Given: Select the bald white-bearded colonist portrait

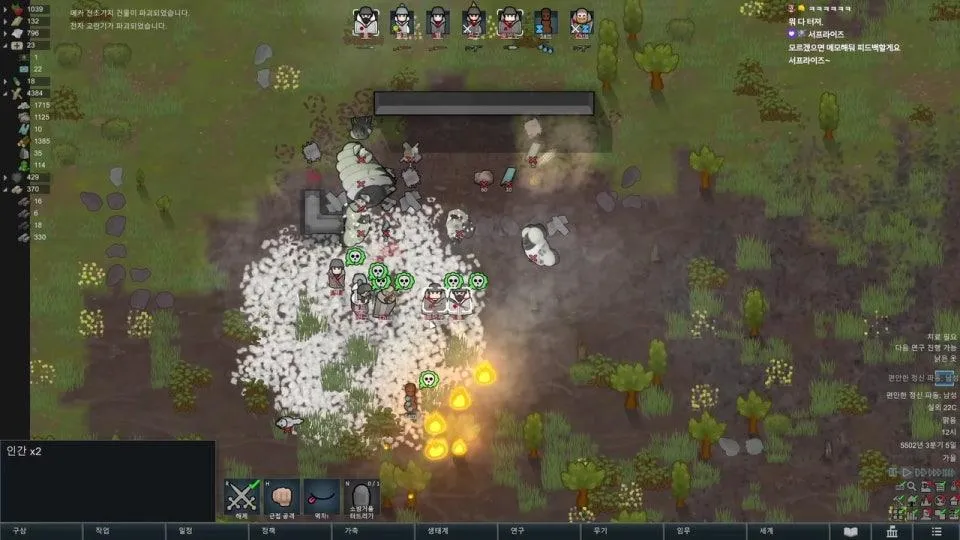Looking at the screenshot, I should pyautogui.click(x=580, y=21).
